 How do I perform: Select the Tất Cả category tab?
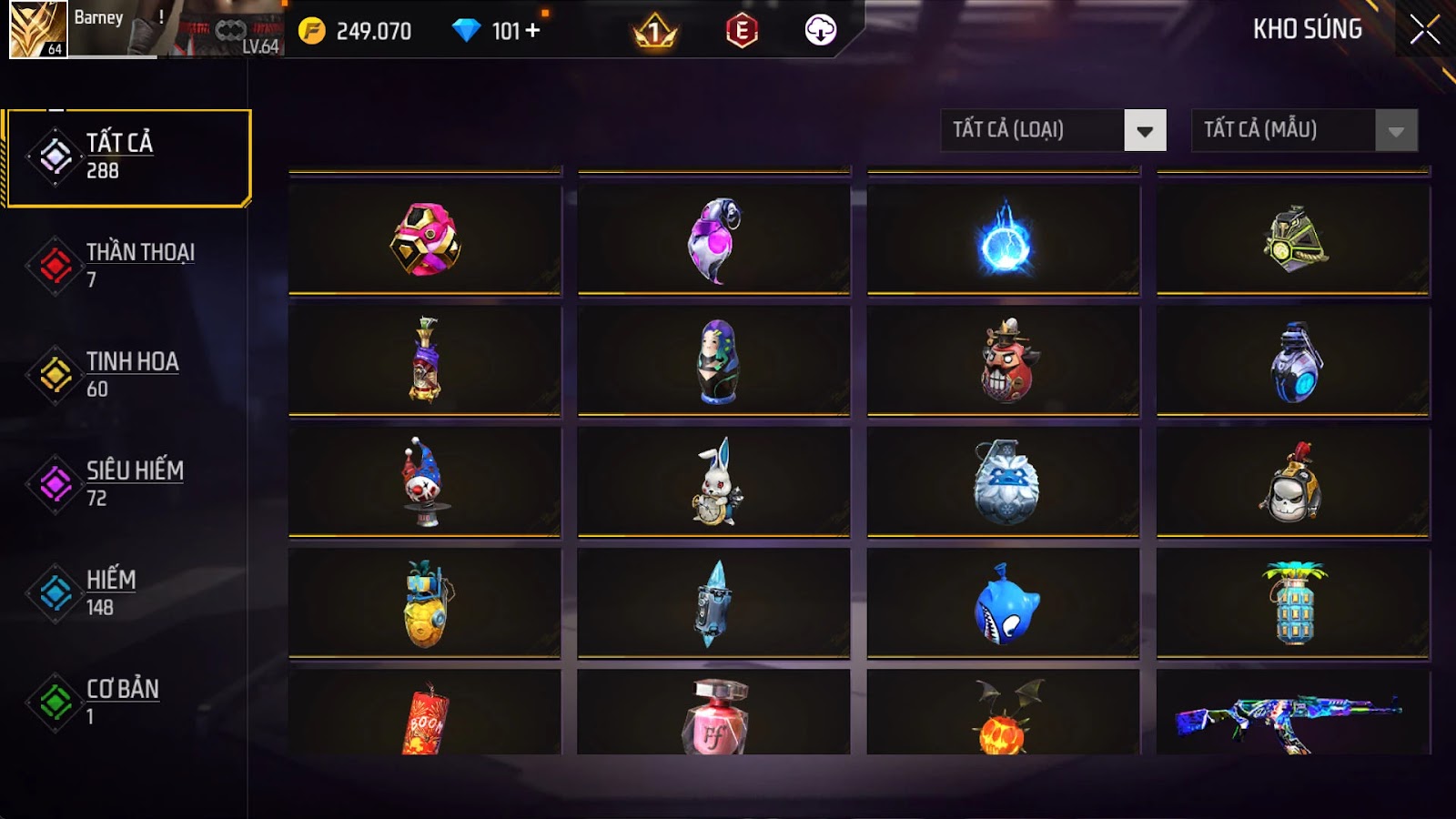tap(127, 157)
